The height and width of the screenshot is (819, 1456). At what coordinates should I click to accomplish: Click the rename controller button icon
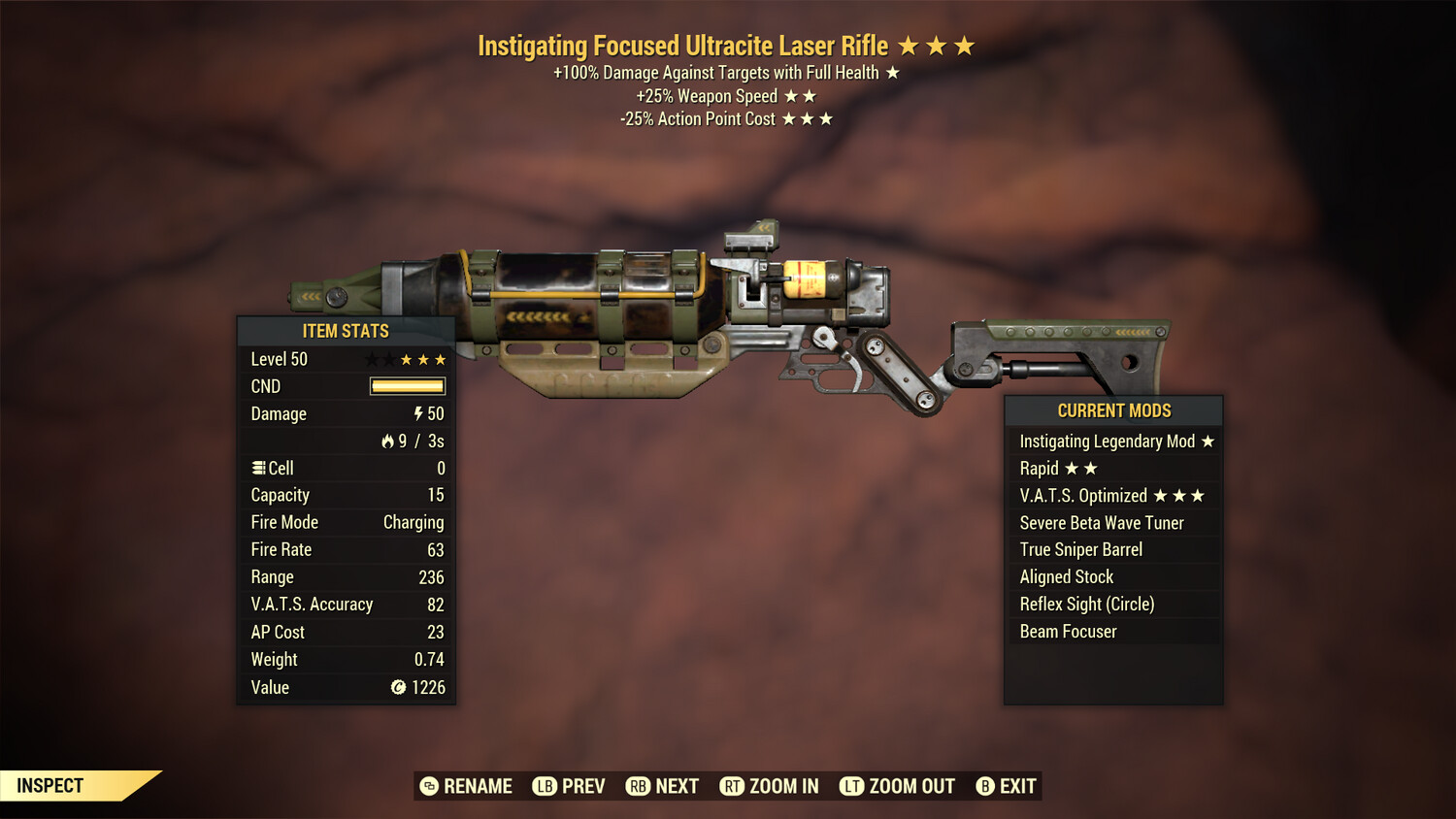pos(427,786)
